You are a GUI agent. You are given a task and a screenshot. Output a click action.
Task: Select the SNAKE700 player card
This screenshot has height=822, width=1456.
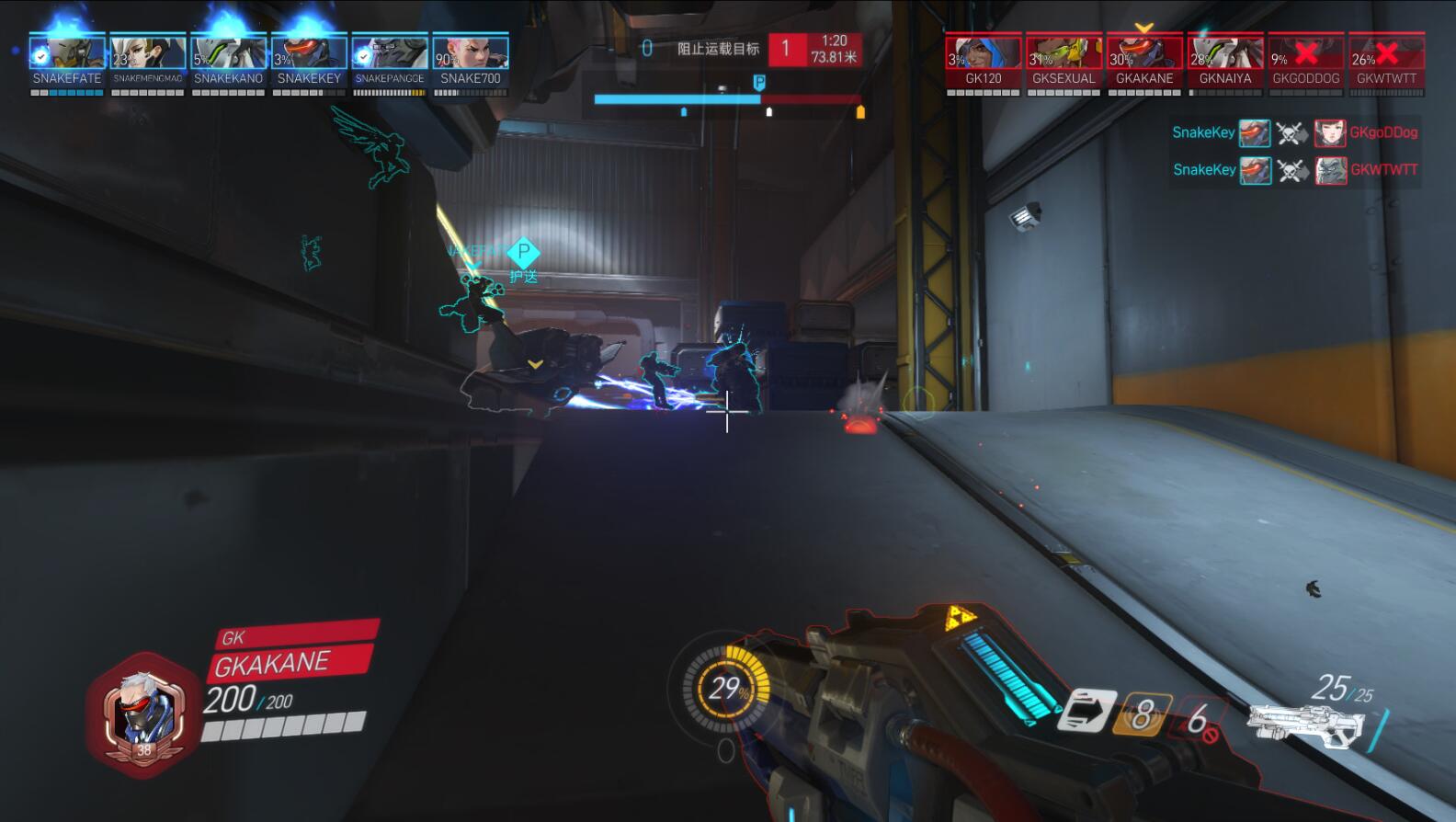click(x=471, y=53)
